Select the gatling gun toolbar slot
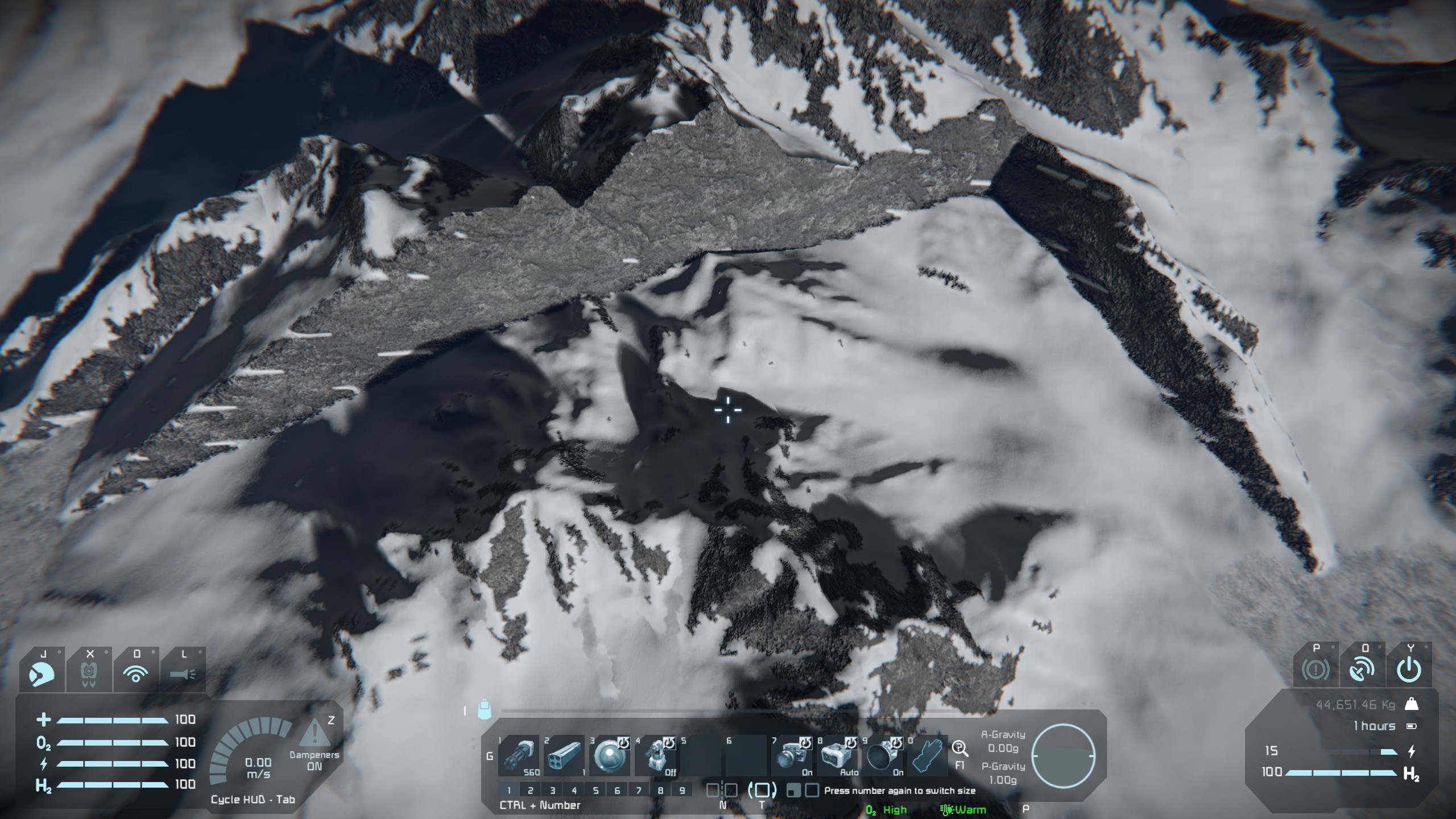Viewport: 1456px width, 819px height. tap(518, 755)
